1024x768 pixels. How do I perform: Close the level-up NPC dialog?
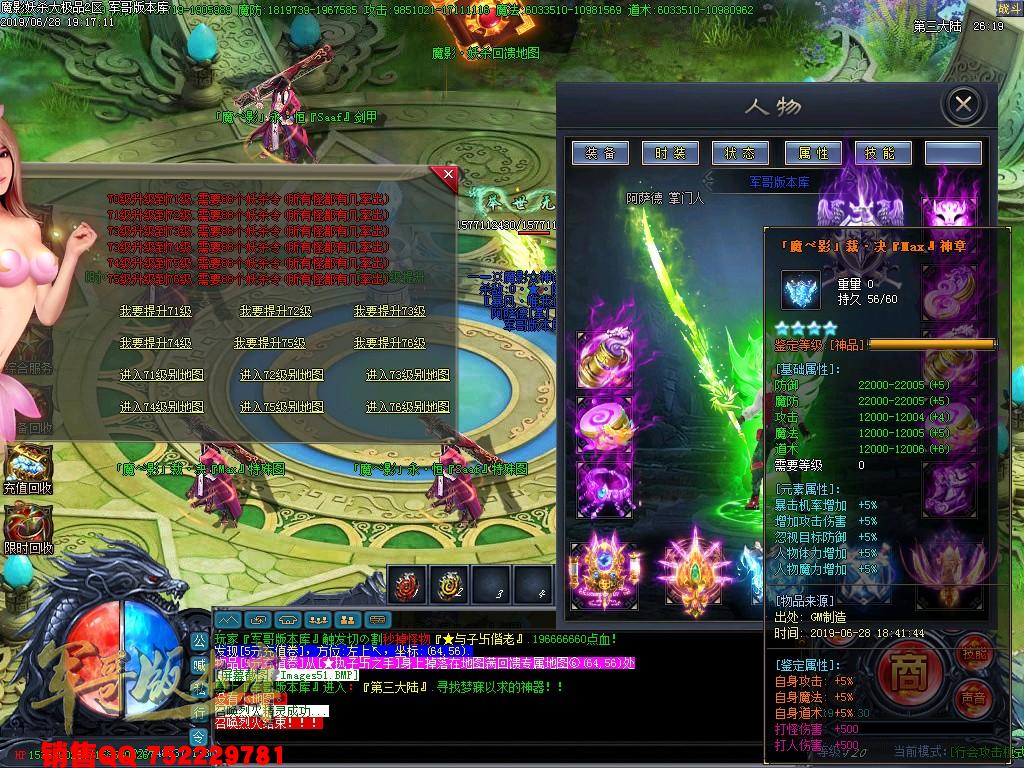(447, 177)
